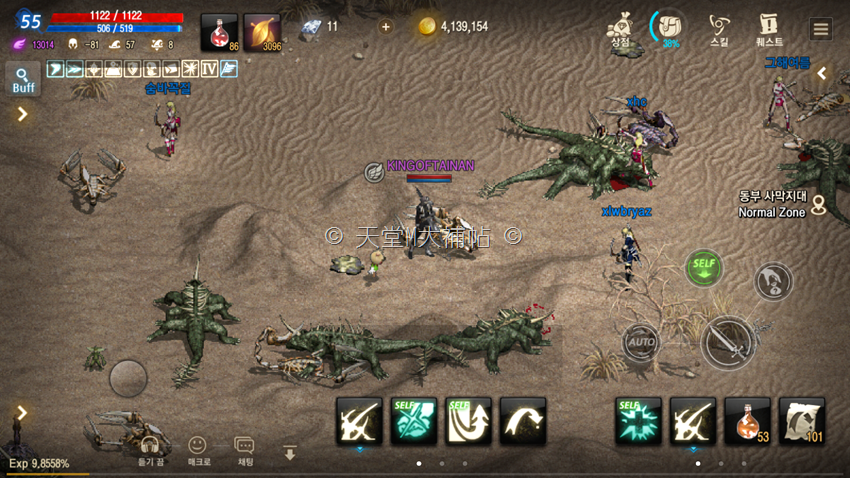The width and height of the screenshot is (850, 478).
Task: Use the scroll item slot with 101
Action: point(801,420)
